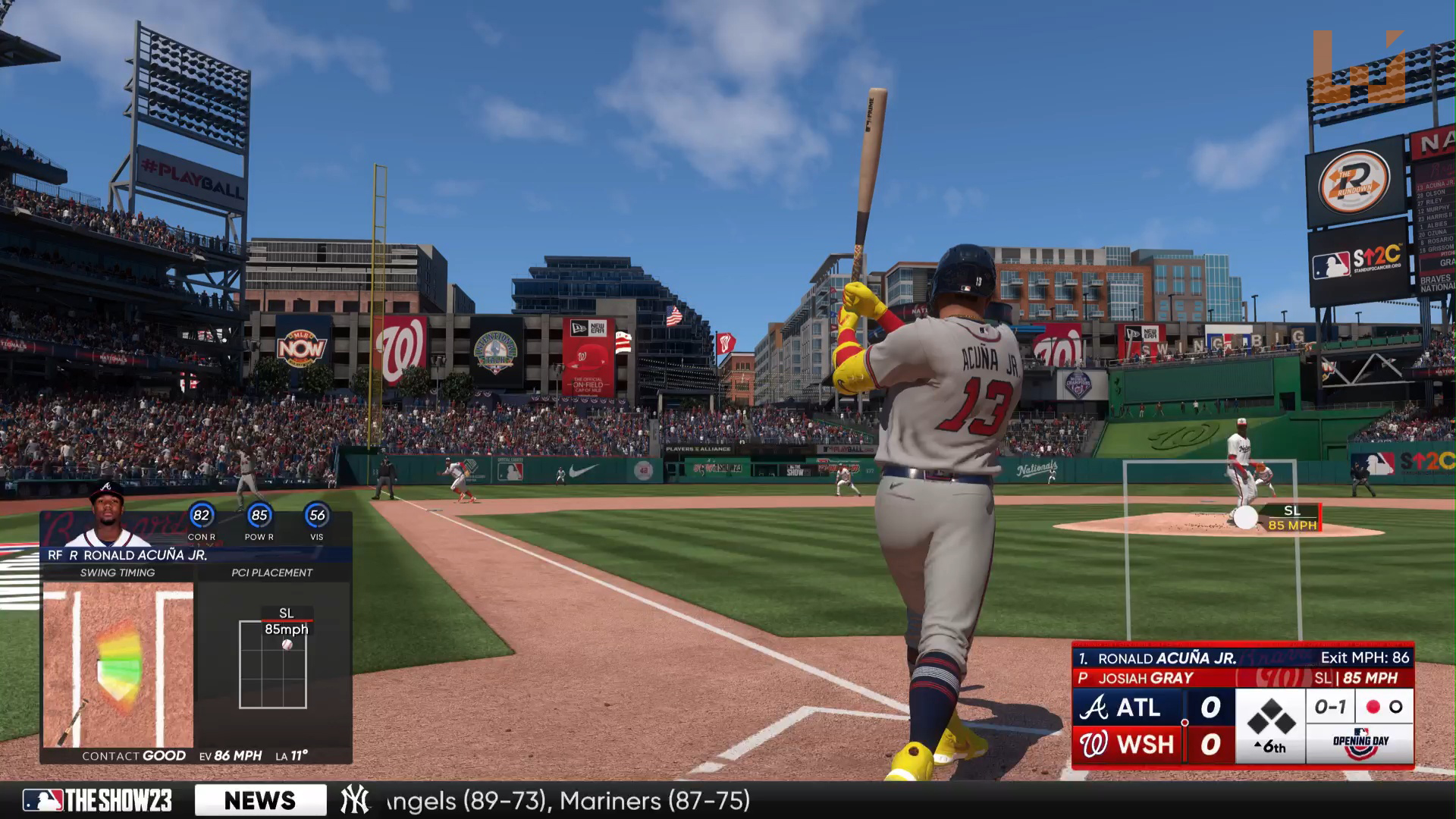
Task: Click the orange channel watermark logo
Action: point(1358,67)
